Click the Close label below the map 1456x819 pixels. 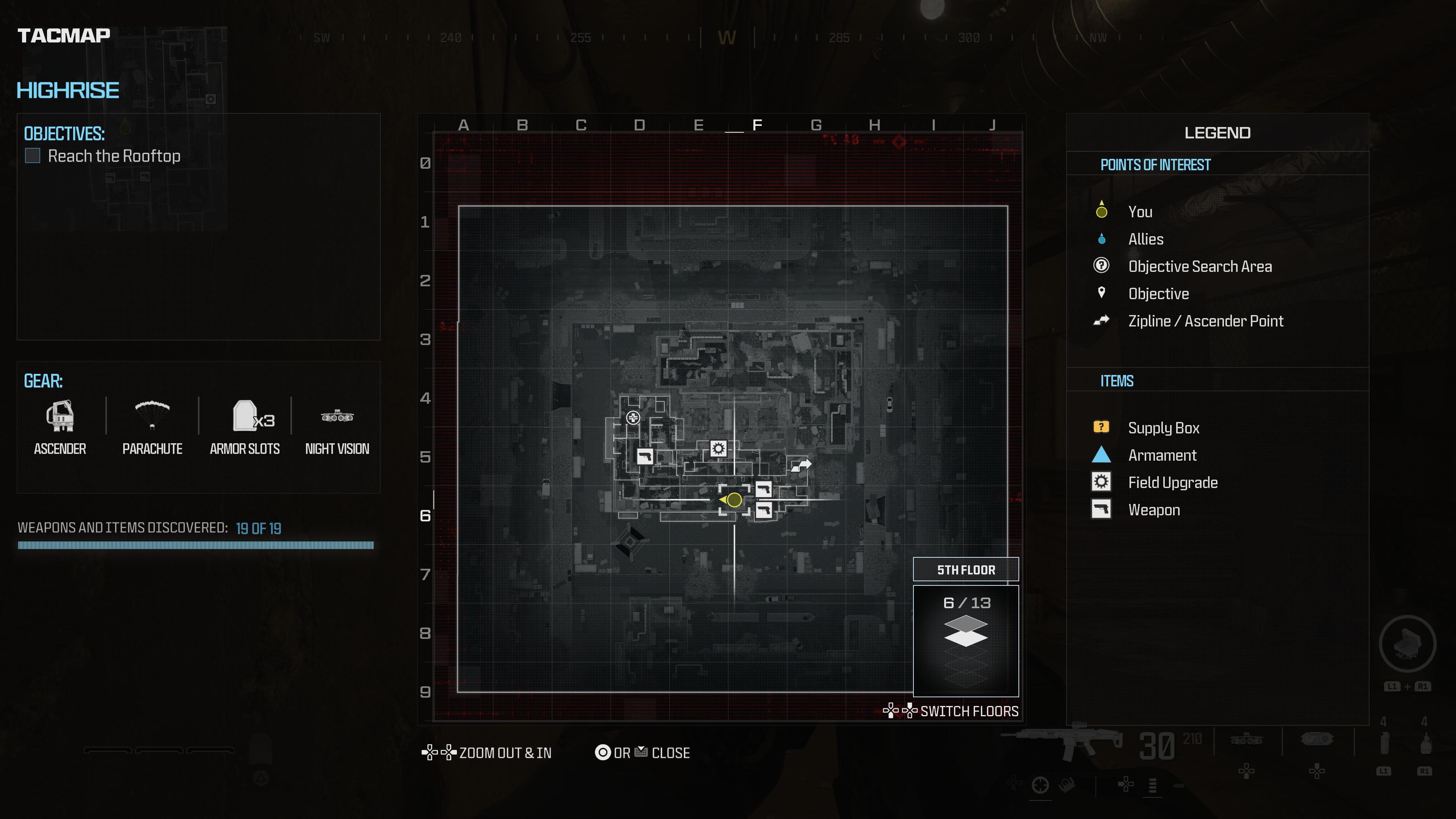tap(670, 753)
